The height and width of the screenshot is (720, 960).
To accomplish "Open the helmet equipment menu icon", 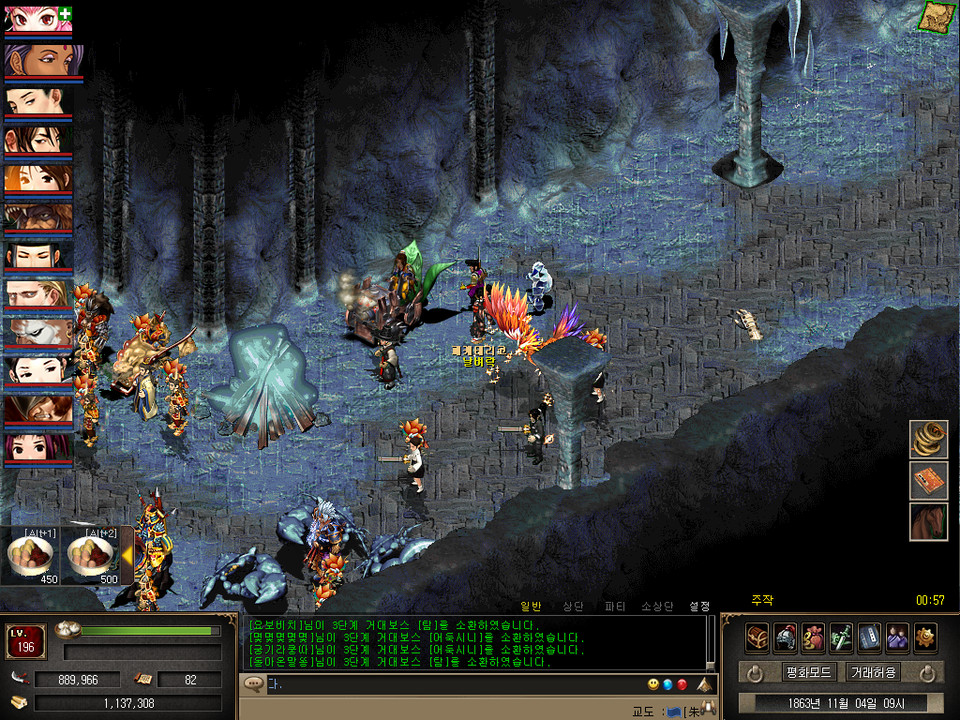I will tap(785, 637).
